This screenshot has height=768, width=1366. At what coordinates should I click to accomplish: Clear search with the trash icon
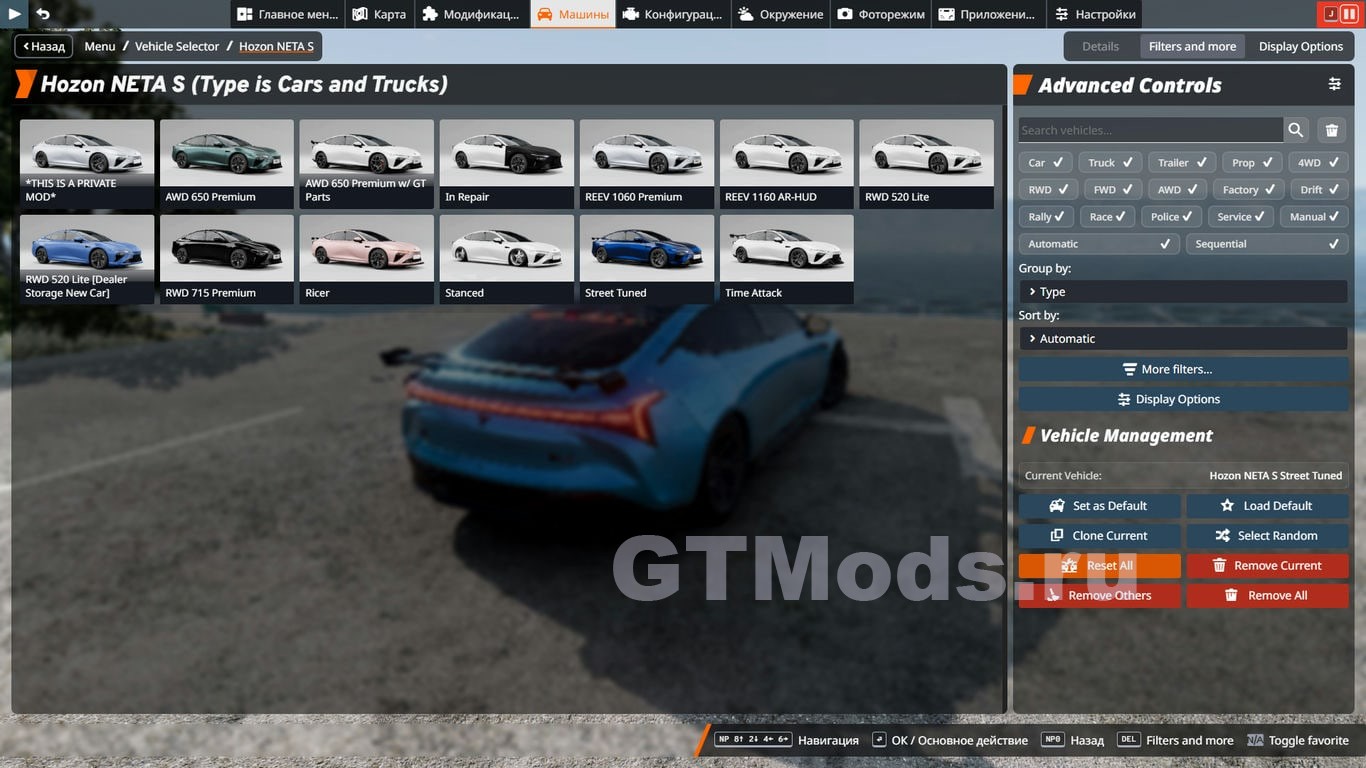coord(1332,130)
